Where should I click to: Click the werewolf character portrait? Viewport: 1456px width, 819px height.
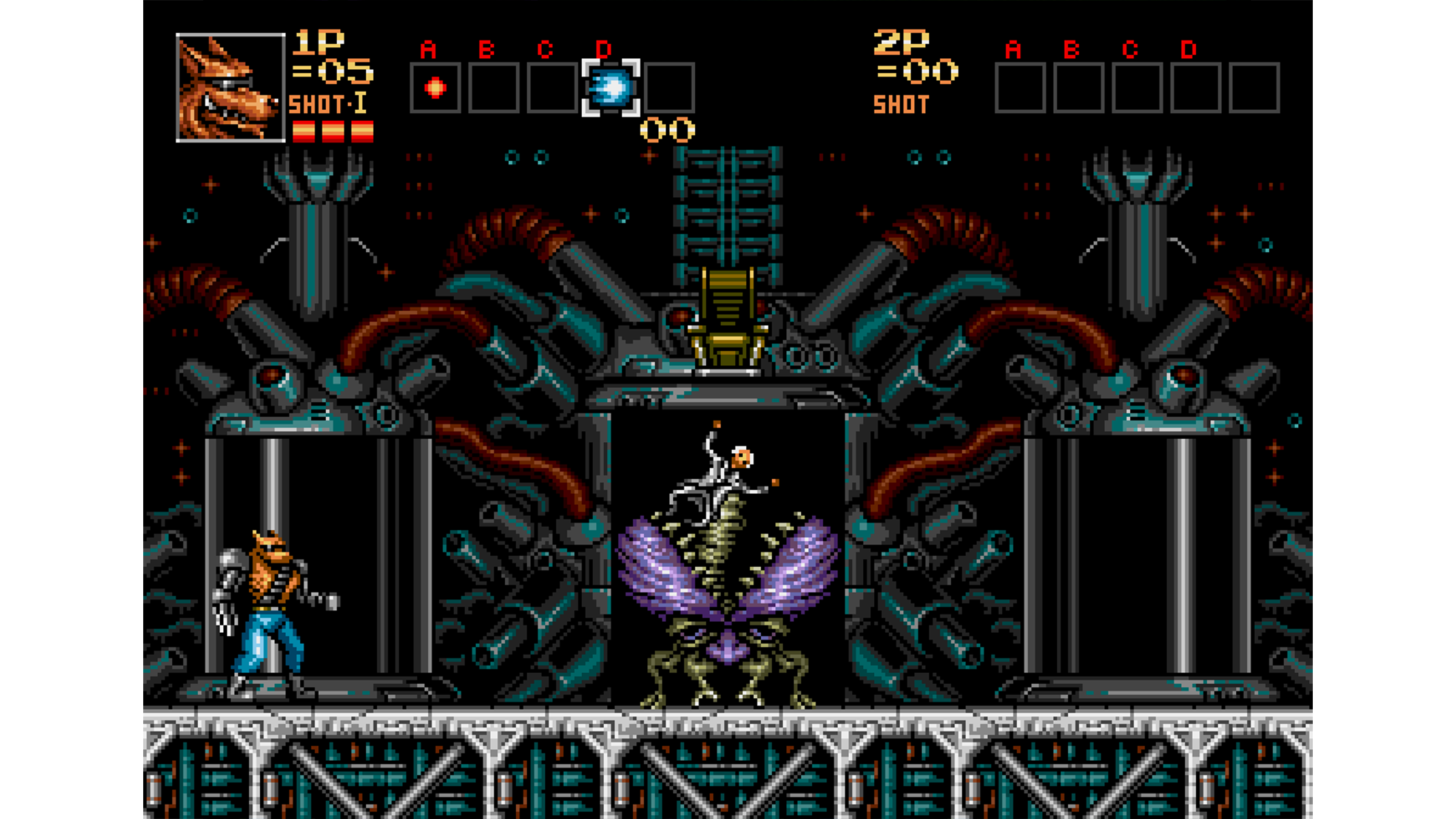tap(231, 88)
